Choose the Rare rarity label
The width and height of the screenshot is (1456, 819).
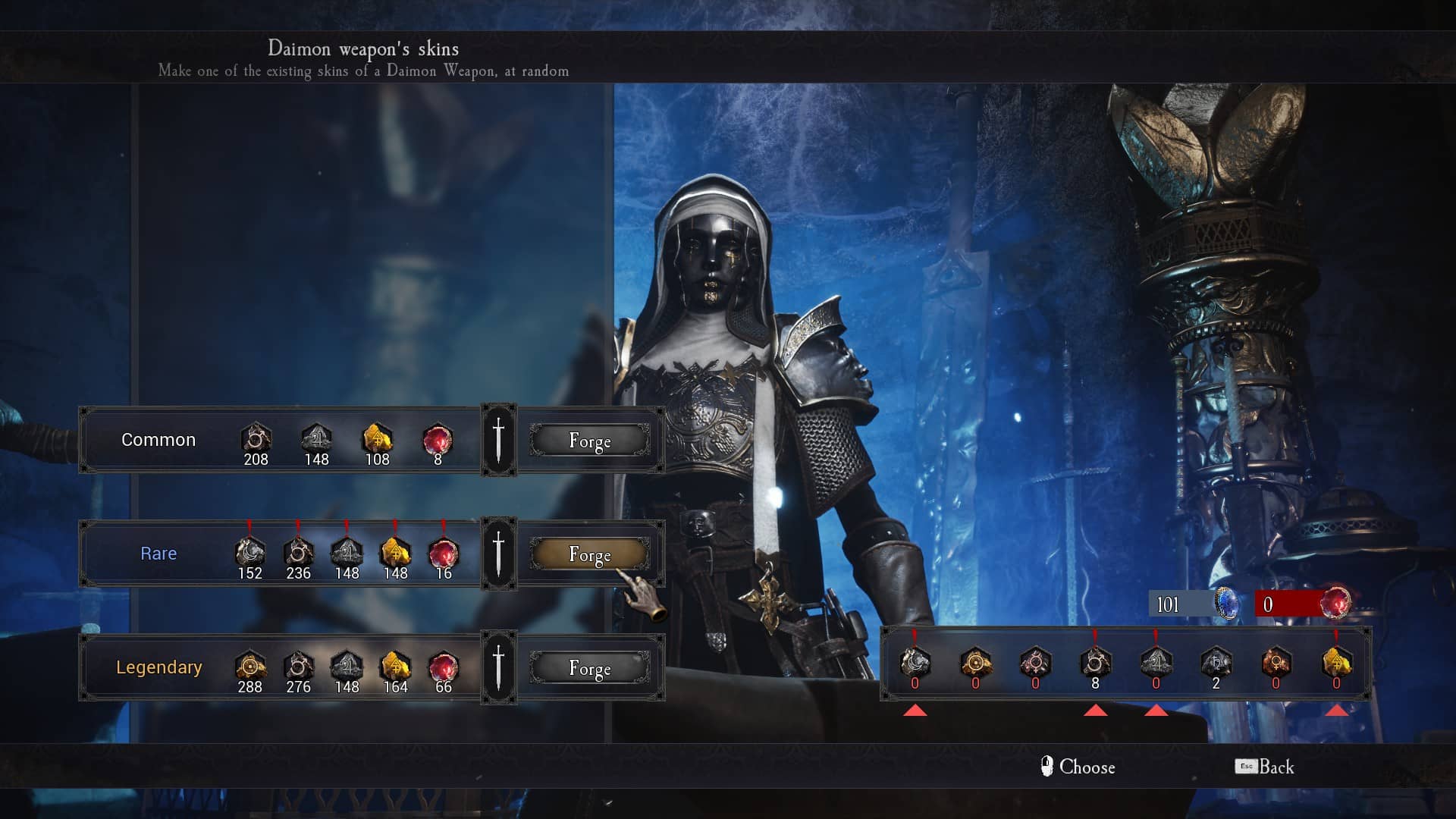pos(158,554)
